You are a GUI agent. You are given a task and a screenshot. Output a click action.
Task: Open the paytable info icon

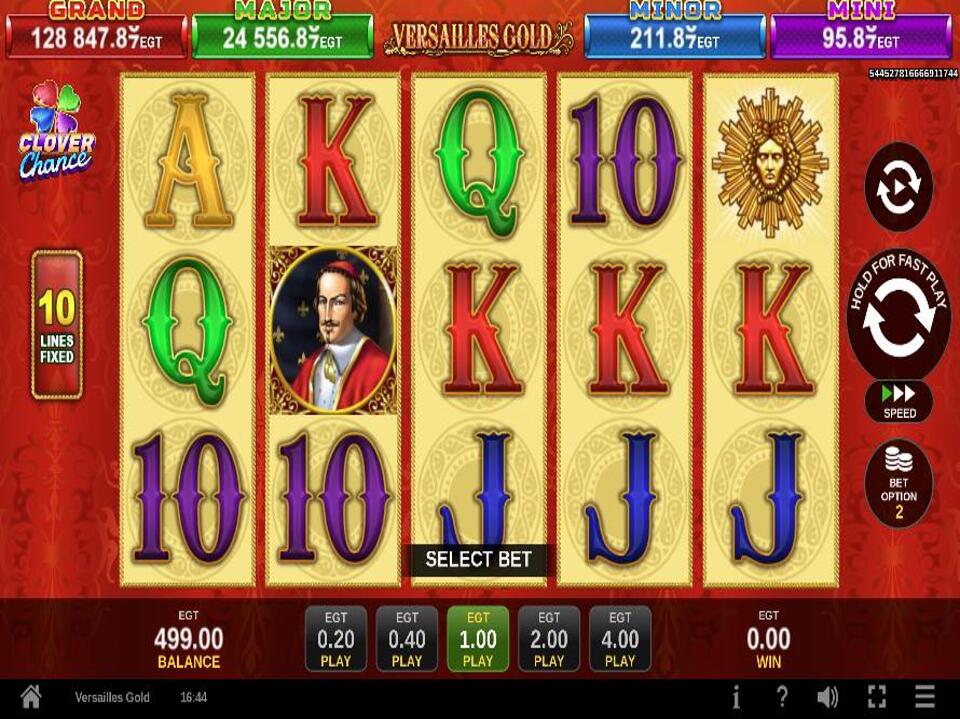point(736,697)
